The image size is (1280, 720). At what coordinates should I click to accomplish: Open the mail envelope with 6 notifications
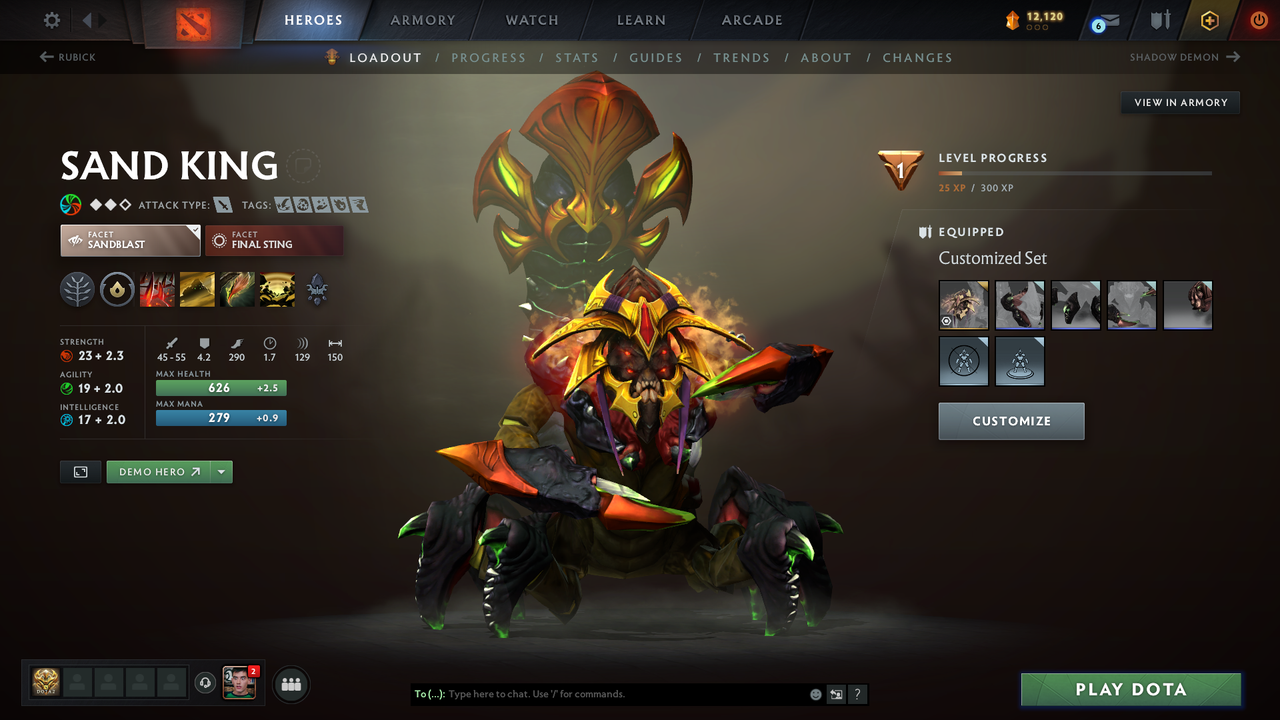pyautogui.click(x=1104, y=19)
